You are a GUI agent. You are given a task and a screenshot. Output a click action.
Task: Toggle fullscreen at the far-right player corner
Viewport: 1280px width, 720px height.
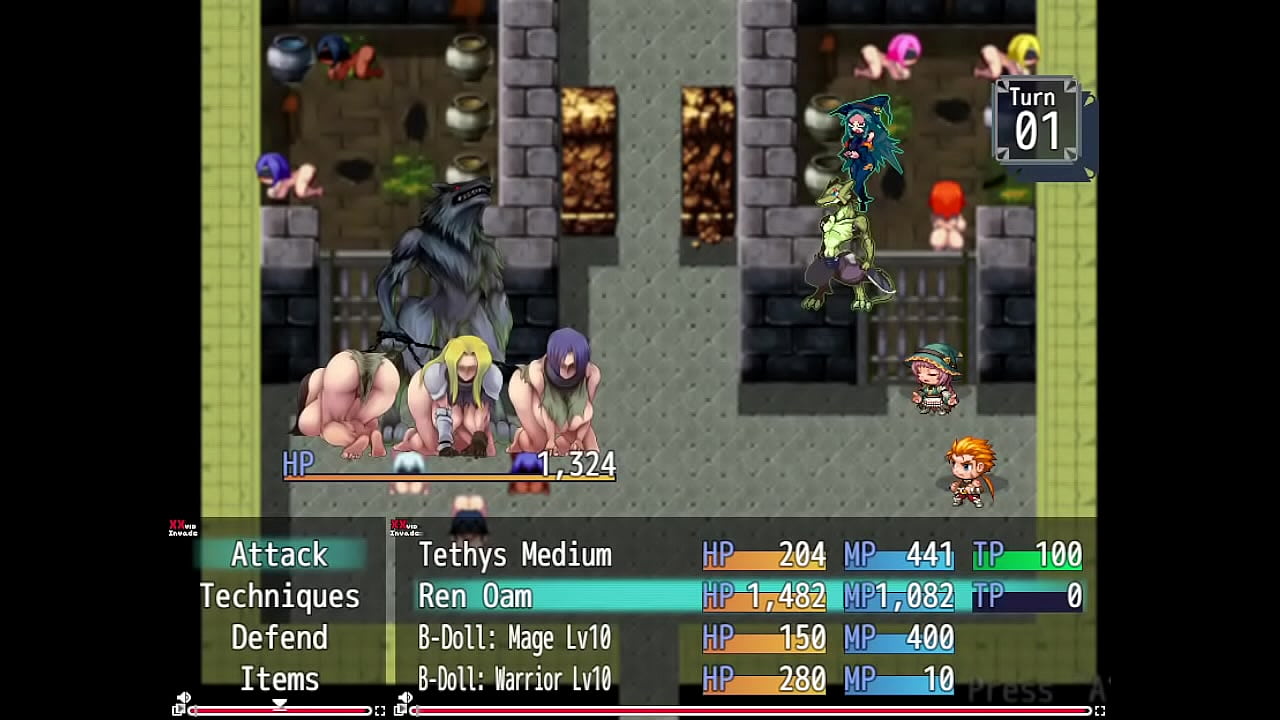point(1100,711)
